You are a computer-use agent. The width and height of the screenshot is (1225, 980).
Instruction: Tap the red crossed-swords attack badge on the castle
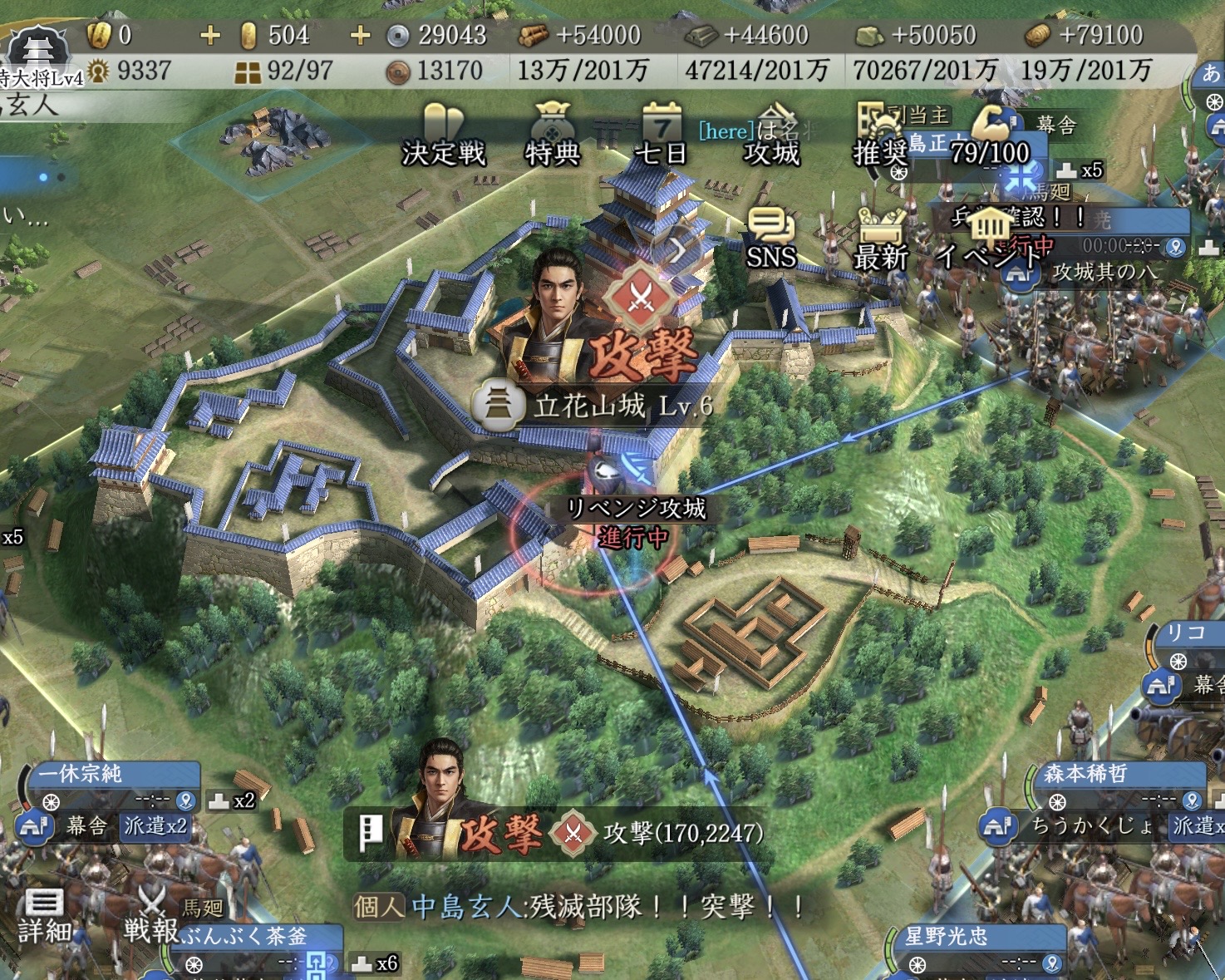(641, 297)
